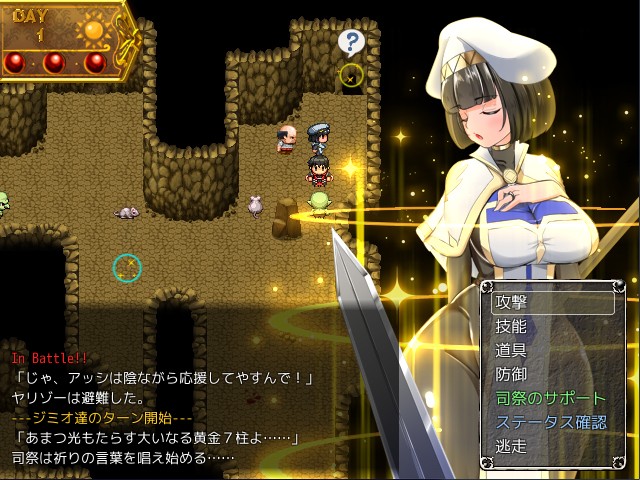Open ステータス確認 status check
The height and width of the screenshot is (480, 640).
(549, 422)
